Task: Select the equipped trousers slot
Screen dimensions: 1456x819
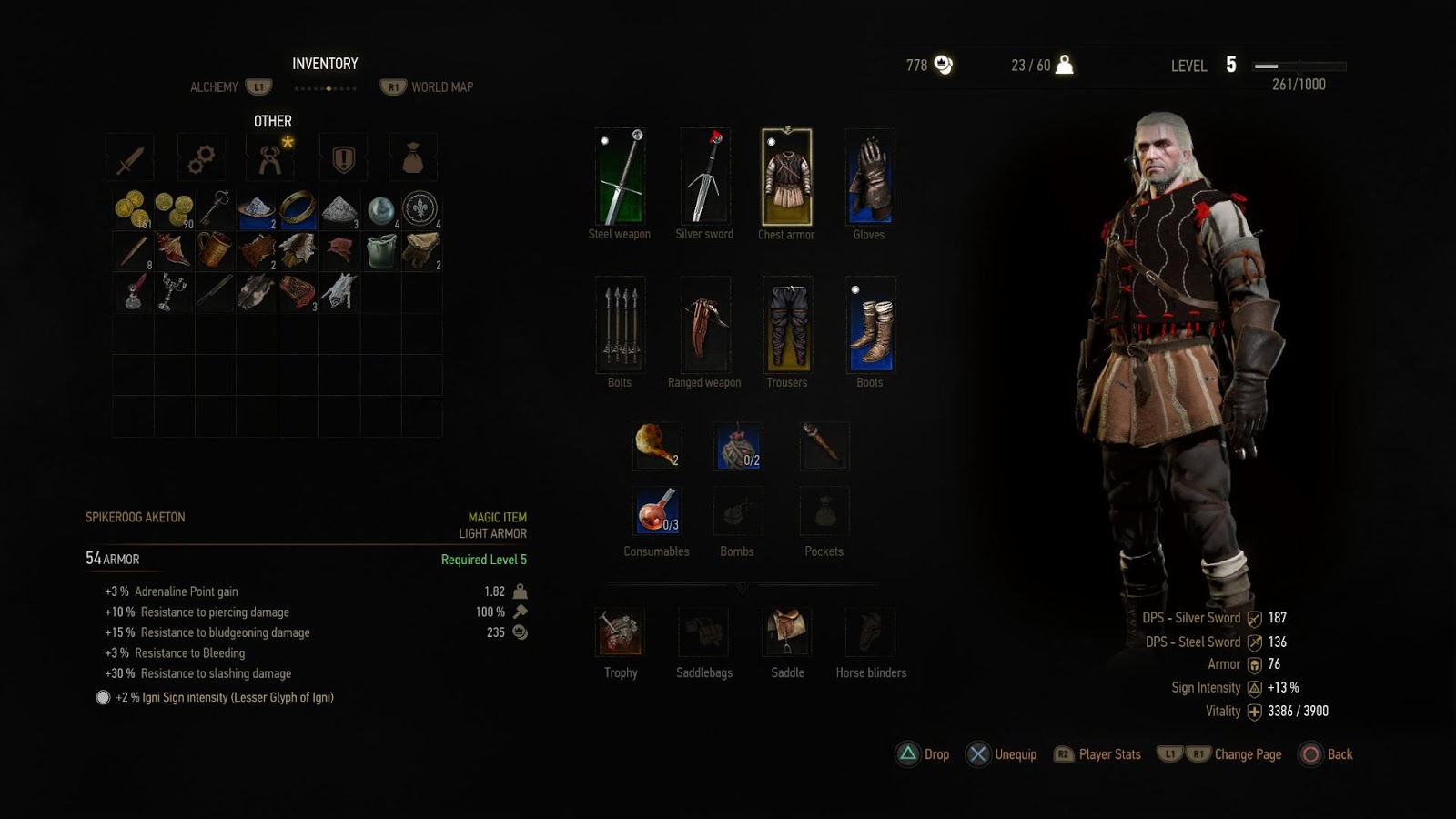Action: click(787, 325)
